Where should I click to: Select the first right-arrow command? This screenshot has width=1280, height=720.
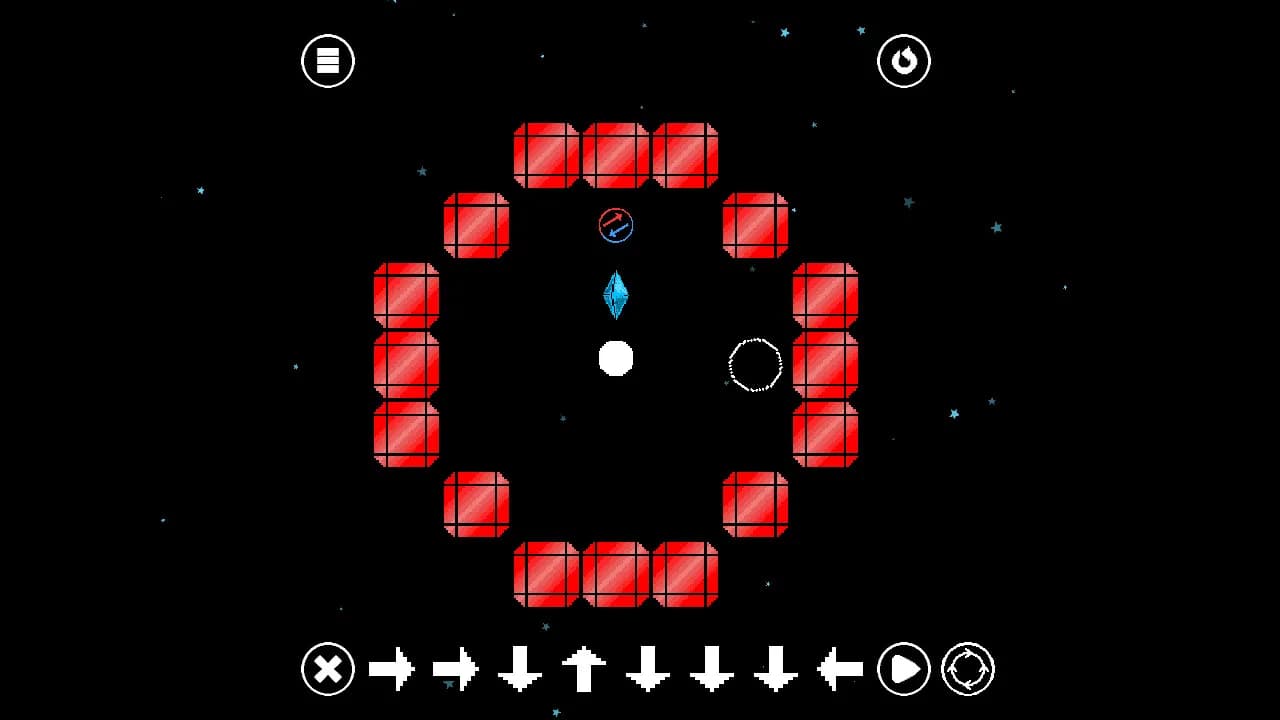click(x=392, y=669)
